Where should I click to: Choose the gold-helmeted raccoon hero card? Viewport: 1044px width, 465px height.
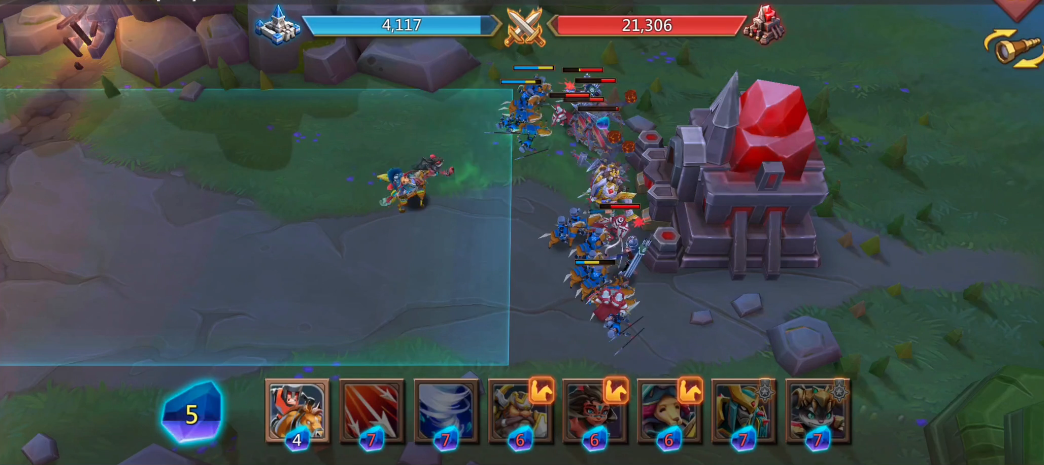pyautogui.click(x=818, y=410)
